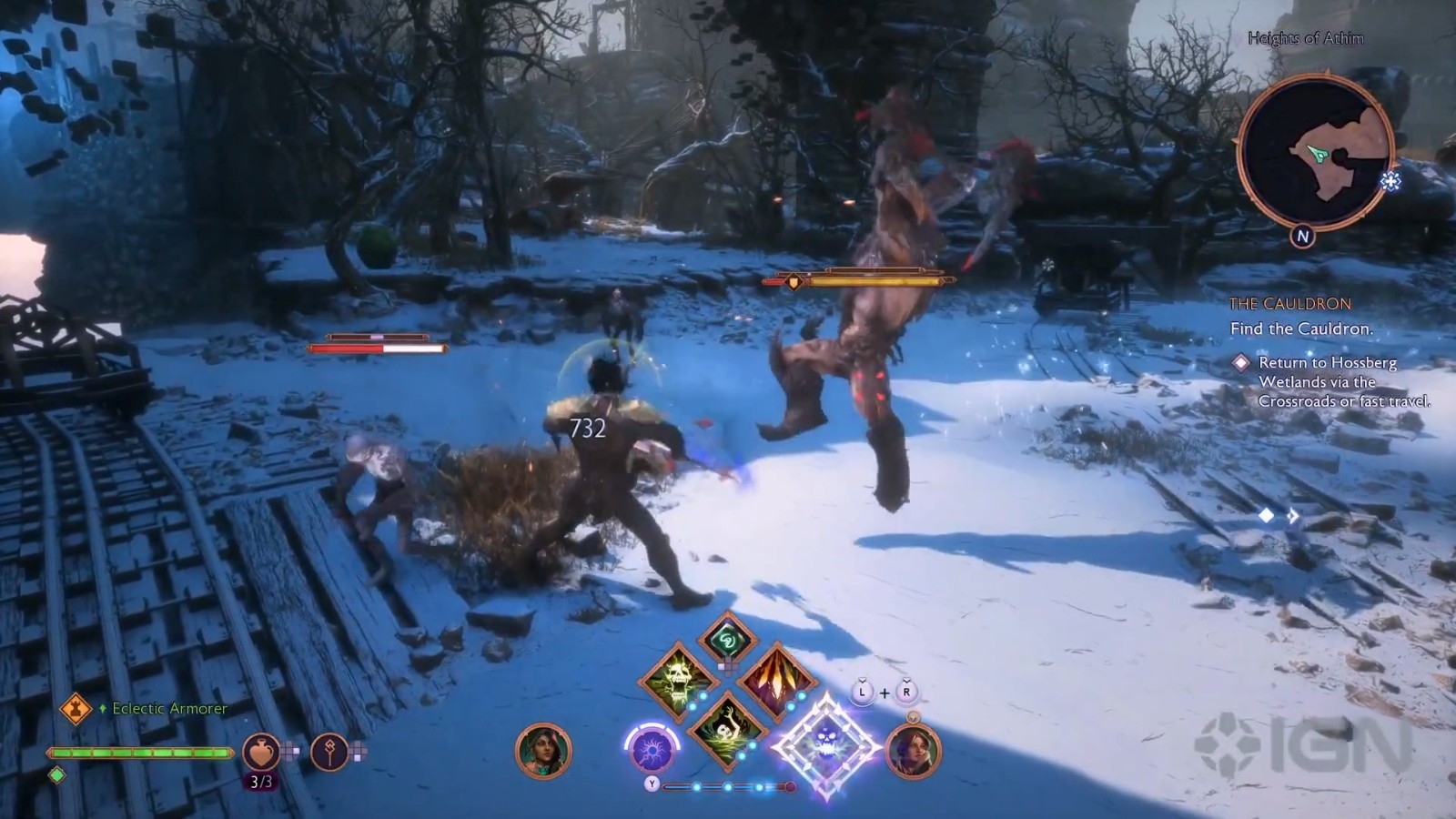Choose the right companion portrait
This screenshot has width=1456, height=819.
click(912, 752)
